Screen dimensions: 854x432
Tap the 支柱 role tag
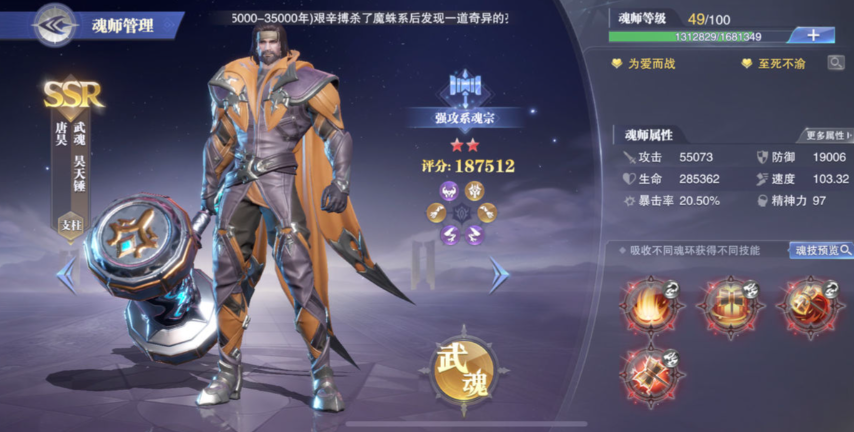(70, 225)
